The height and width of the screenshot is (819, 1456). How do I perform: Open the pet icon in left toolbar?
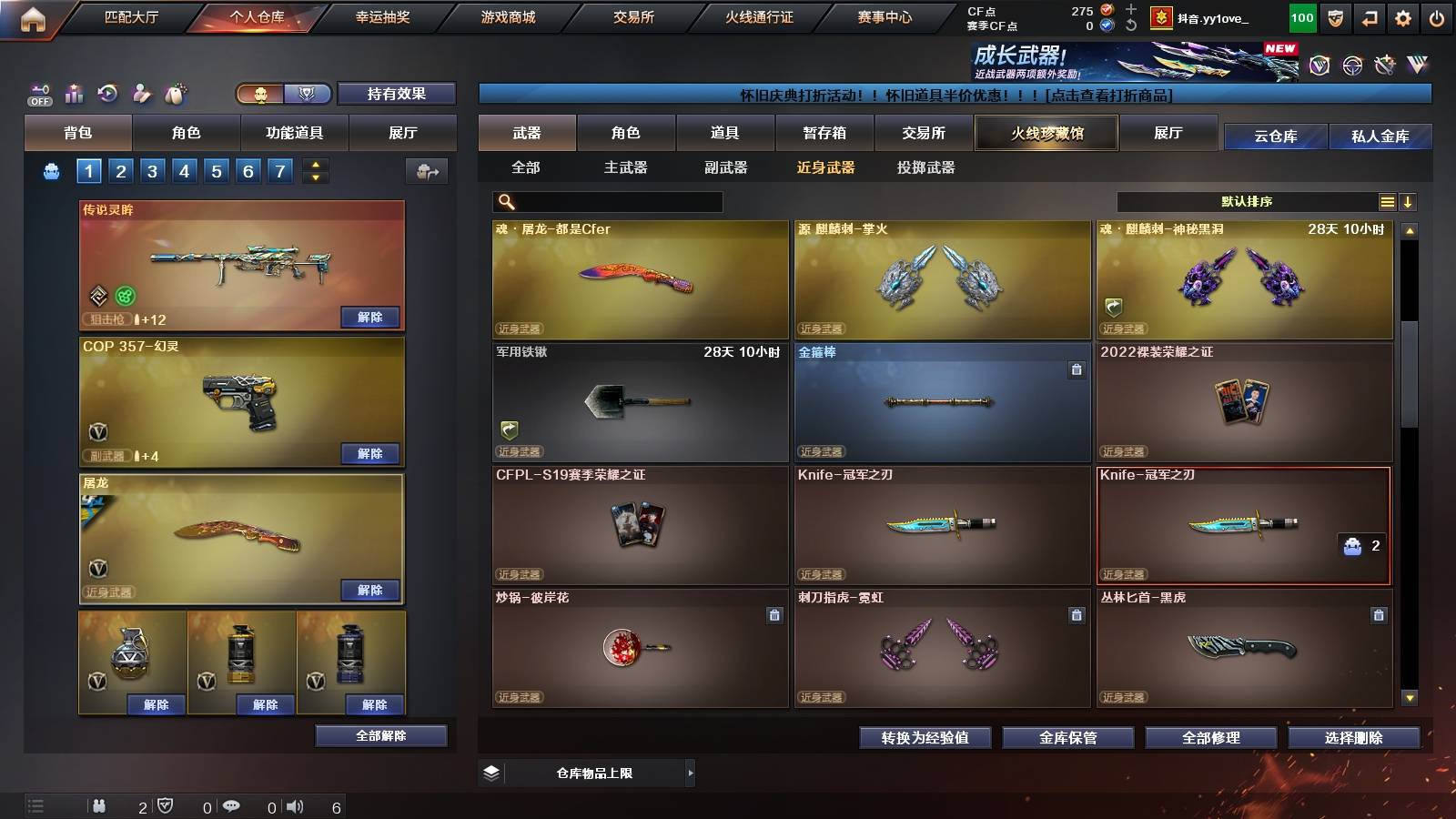[x=173, y=94]
